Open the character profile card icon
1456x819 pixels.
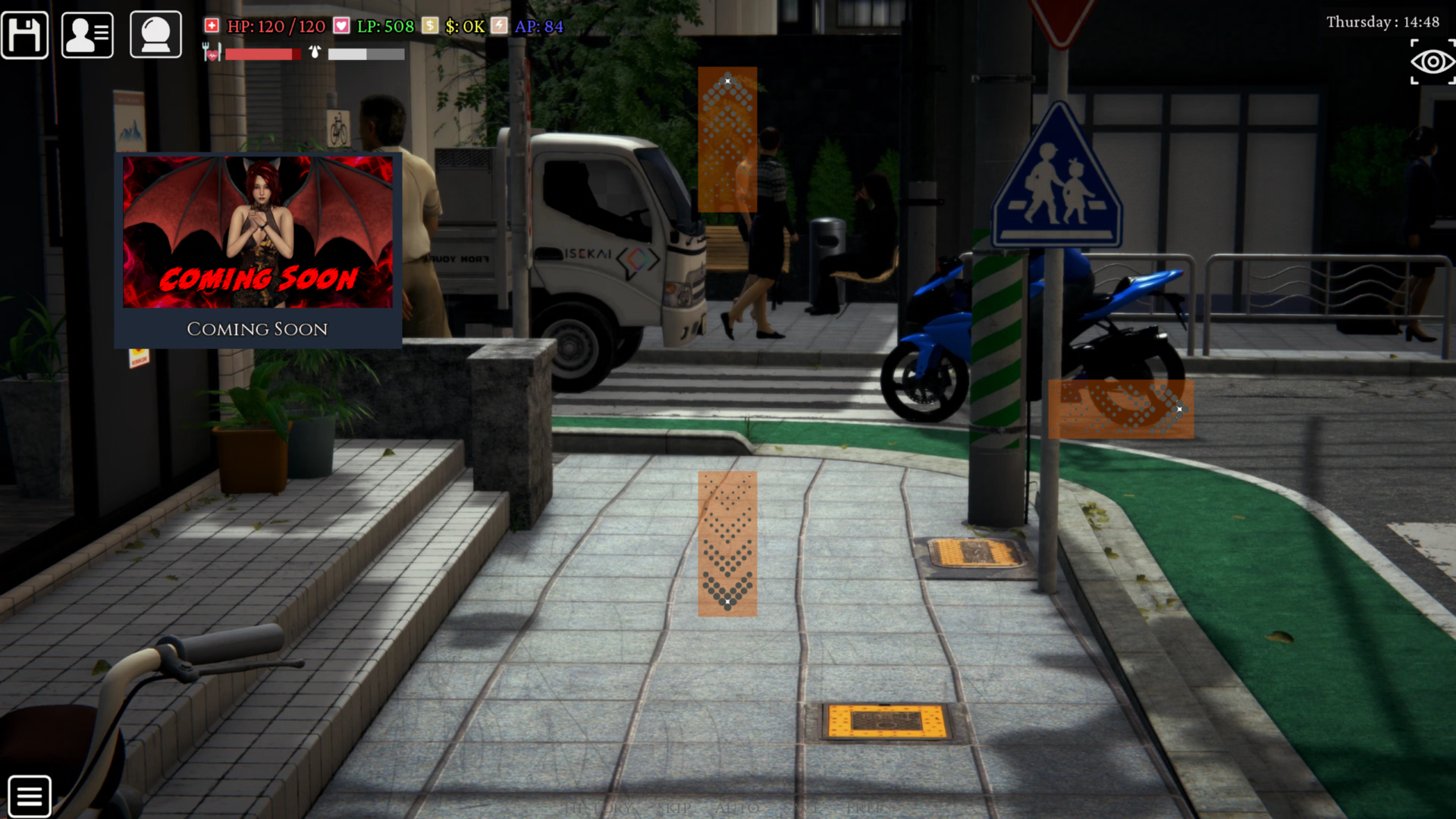point(87,35)
